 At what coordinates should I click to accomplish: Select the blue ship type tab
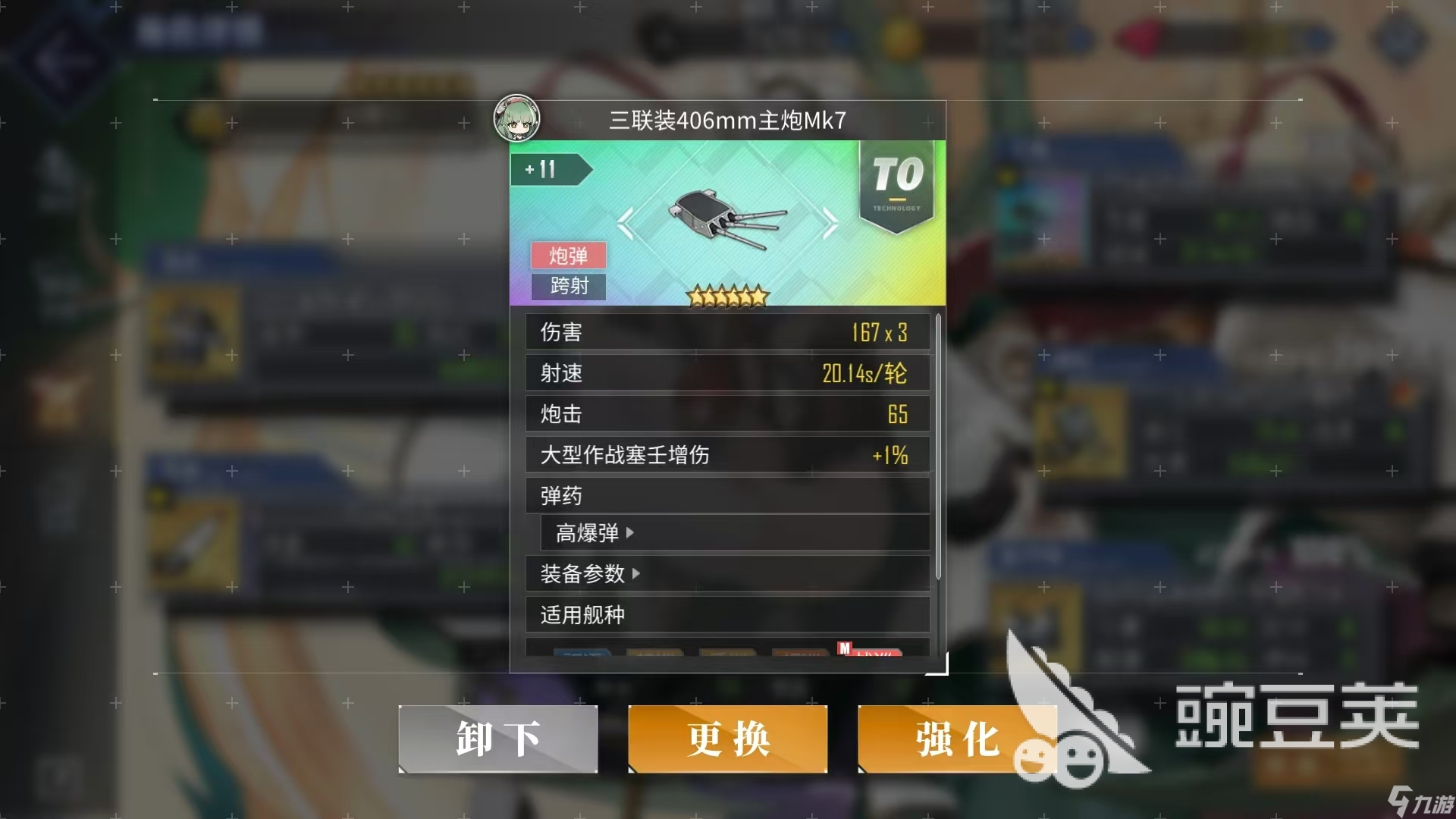[584, 653]
